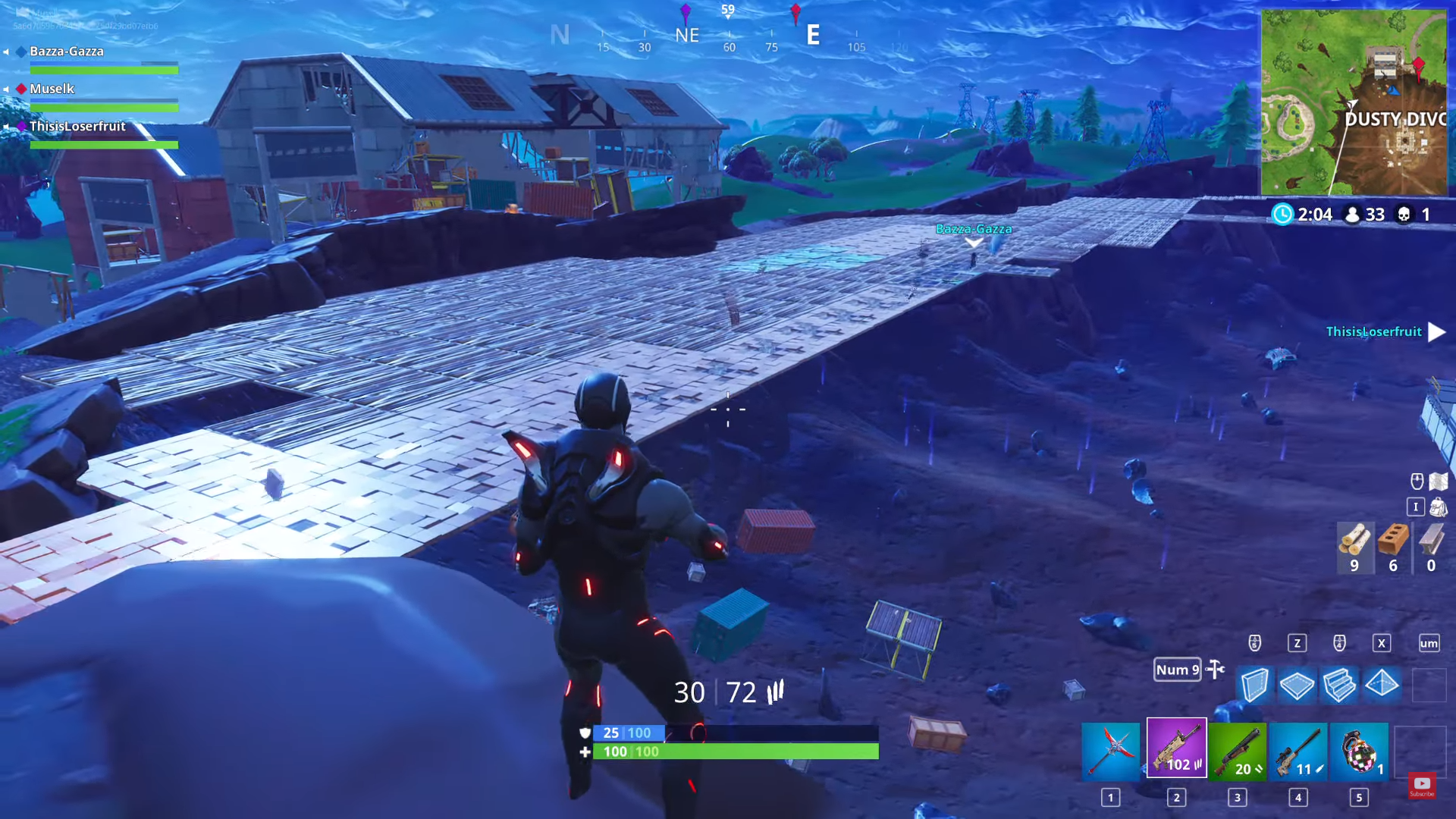Click the red Subscribe button
This screenshot has width=1456, height=819.
pyautogui.click(x=1423, y=786)
